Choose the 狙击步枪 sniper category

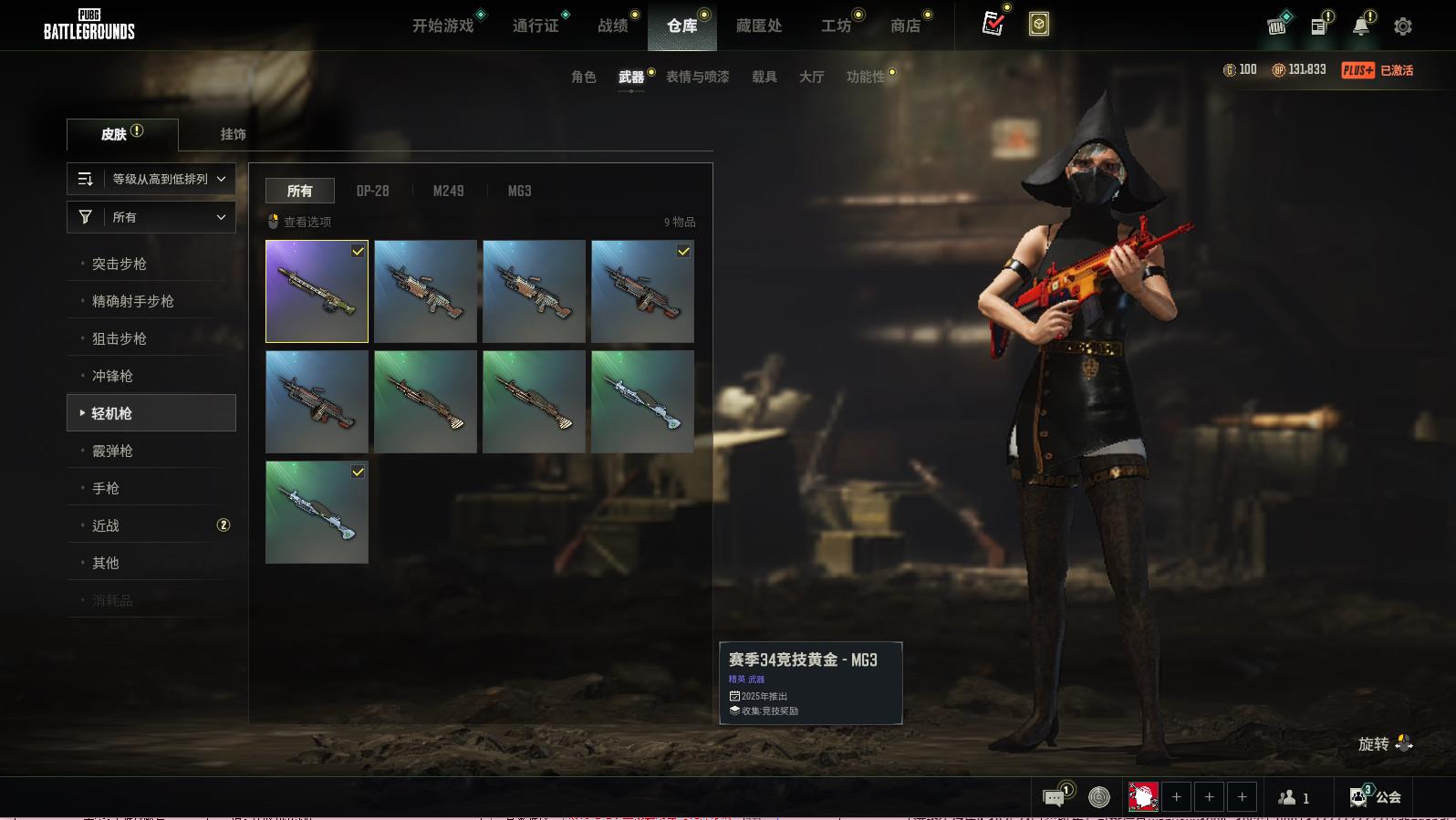(x=120, y=338)
